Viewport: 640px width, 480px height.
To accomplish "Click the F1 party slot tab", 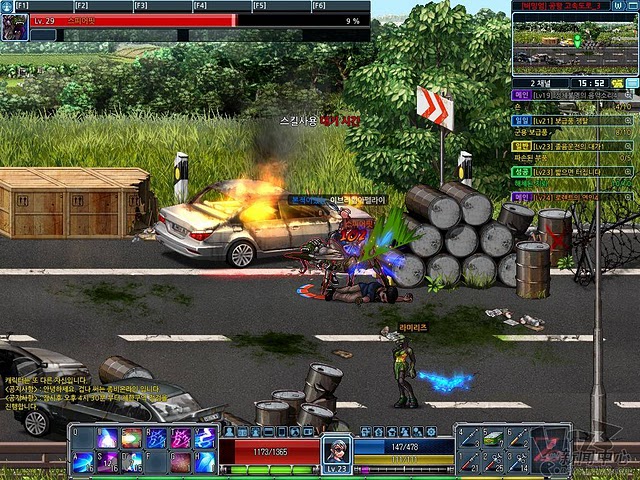I will 21,6.
